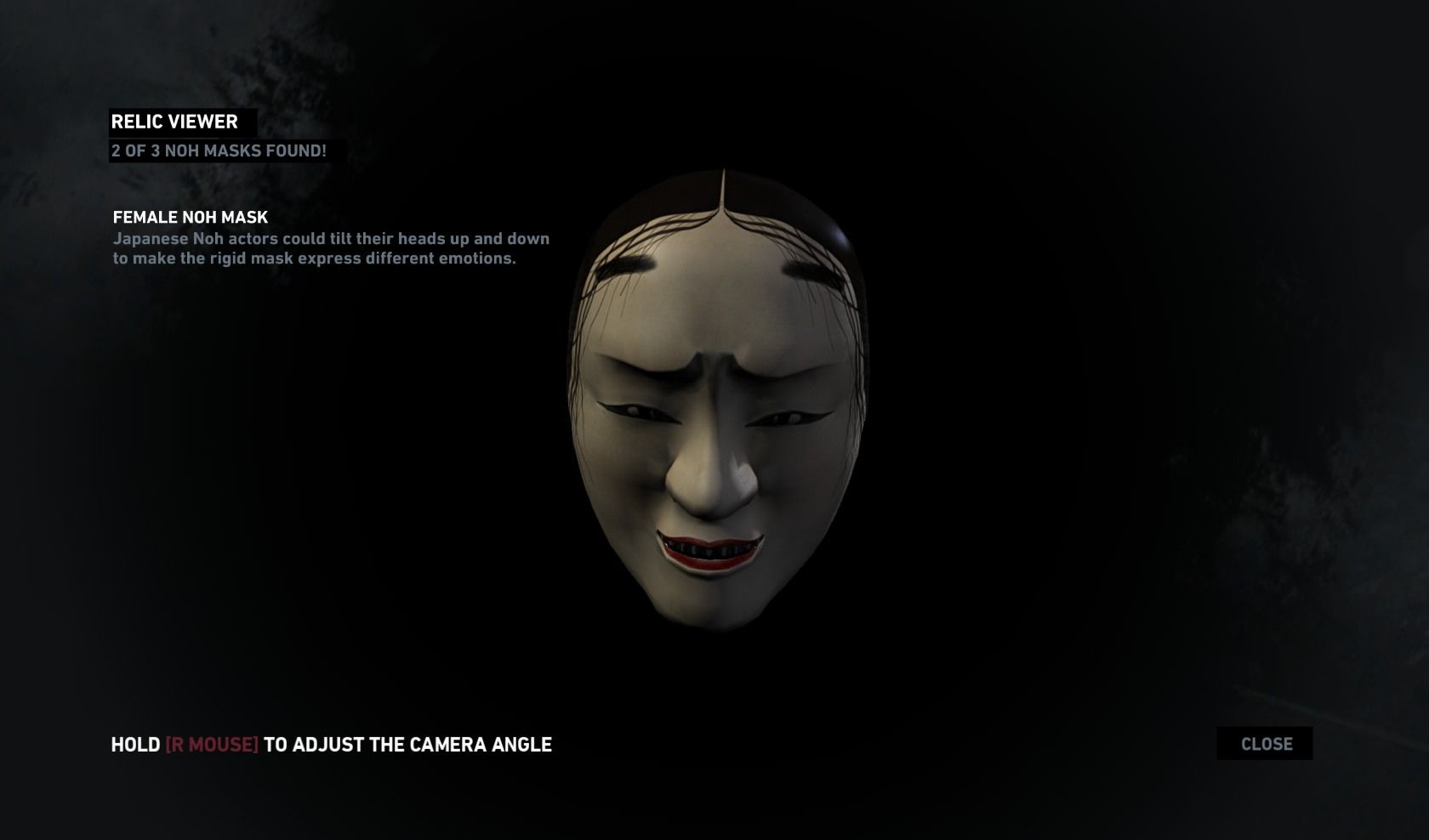Click the relic description paragraph
Image resolution: width=1429 pixels, height=840 pixels.
click(x=332, y=248)
